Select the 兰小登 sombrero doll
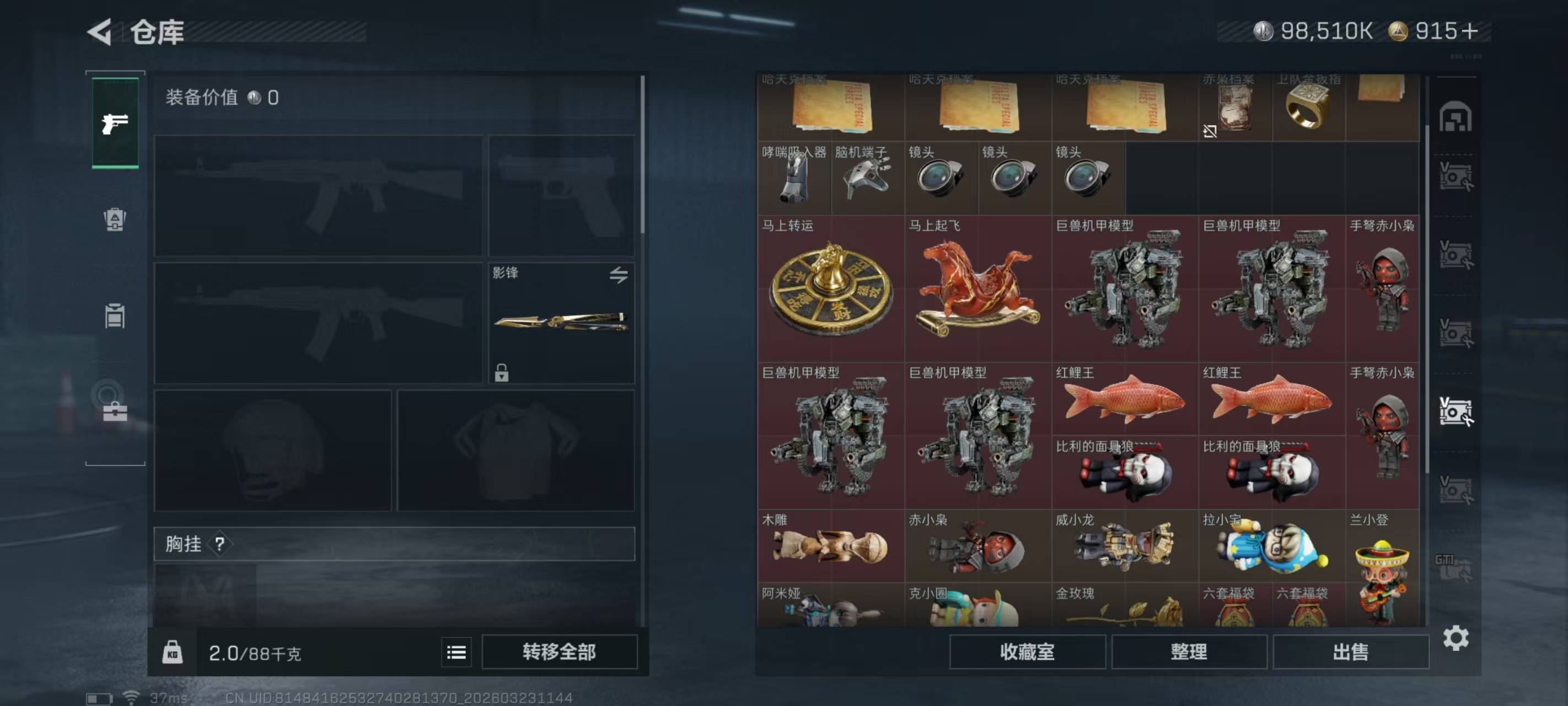1568x706 pixels. (x=1382, y=570)
